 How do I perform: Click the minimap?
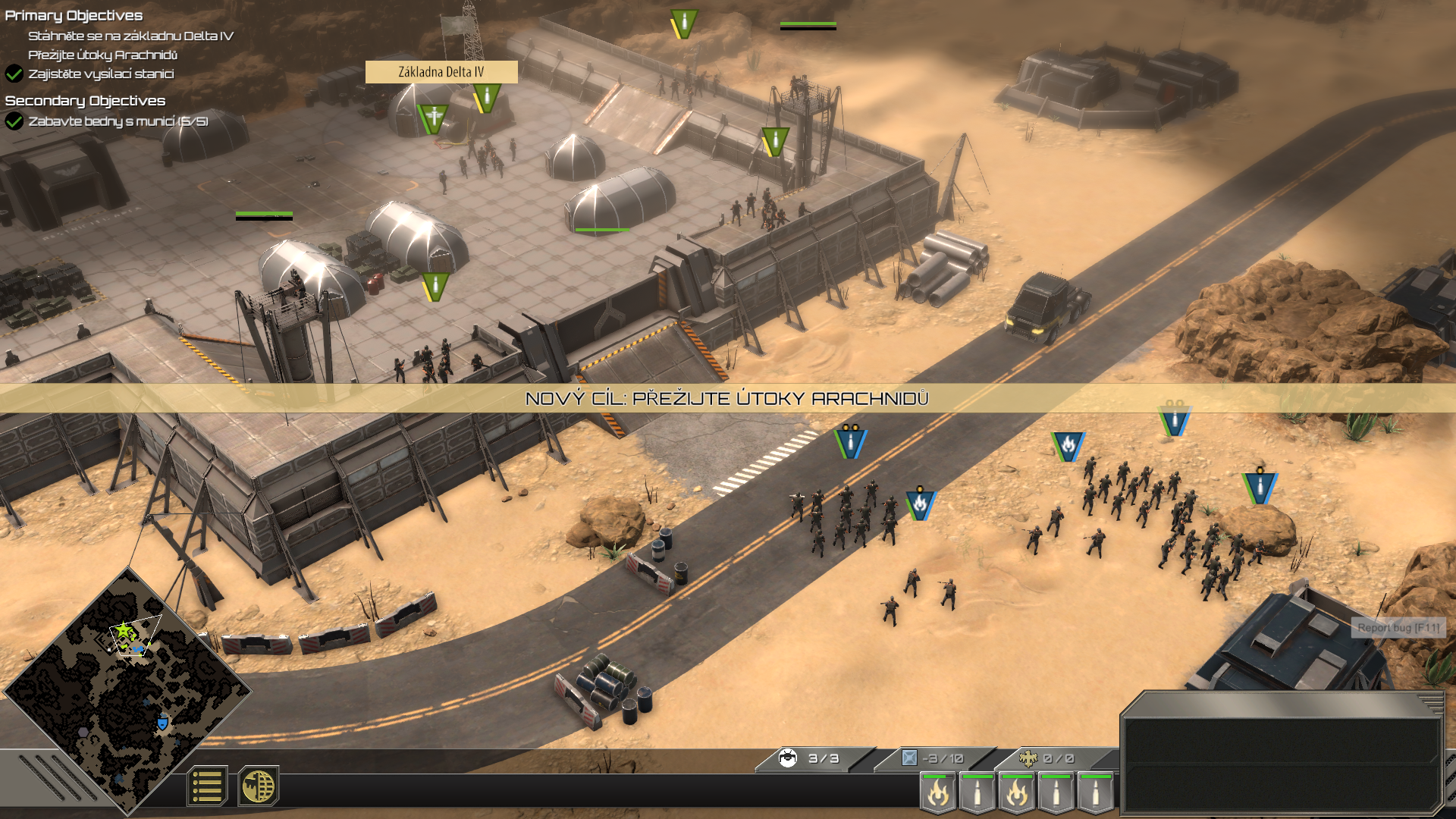(x=127, y=690)
